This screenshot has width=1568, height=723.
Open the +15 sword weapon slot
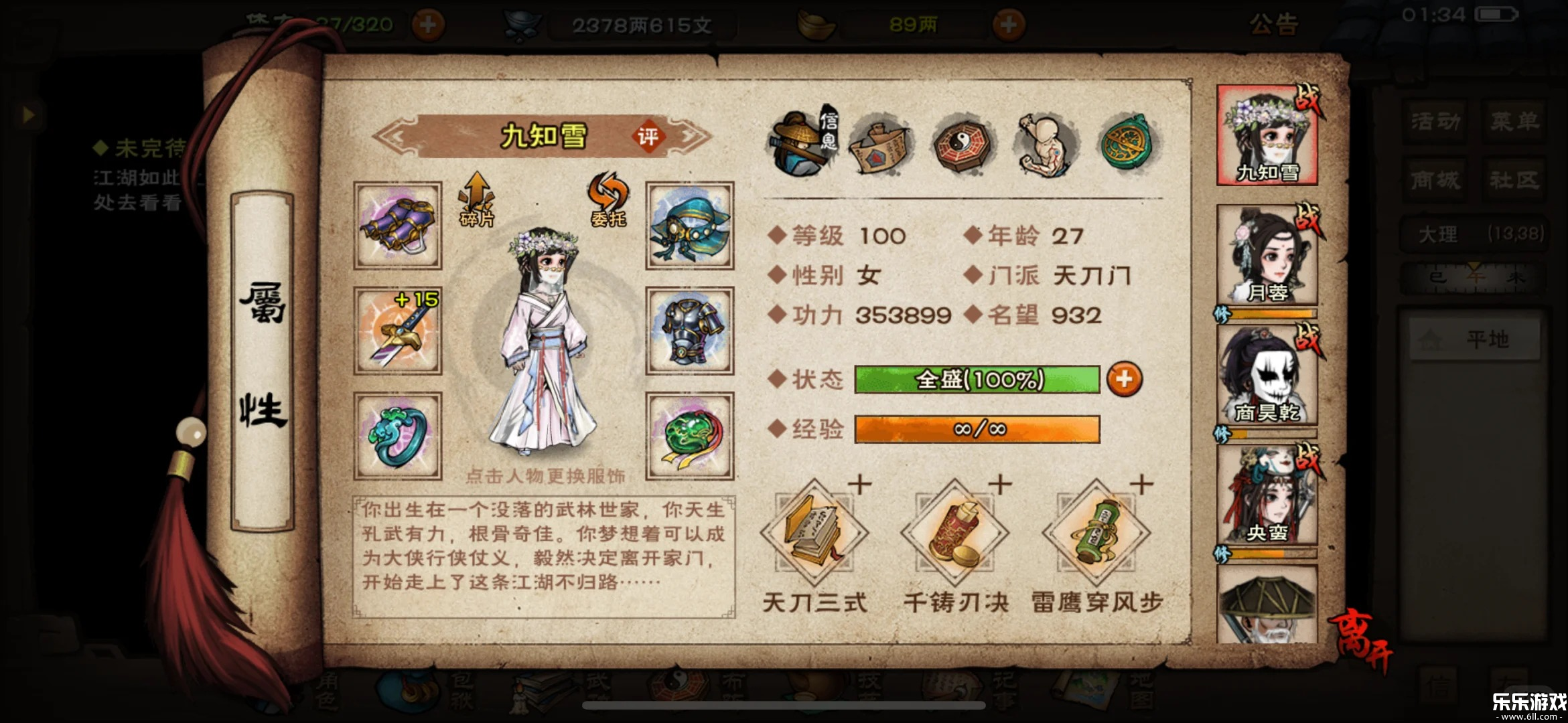pyautogui.click(x=398, y=331)
